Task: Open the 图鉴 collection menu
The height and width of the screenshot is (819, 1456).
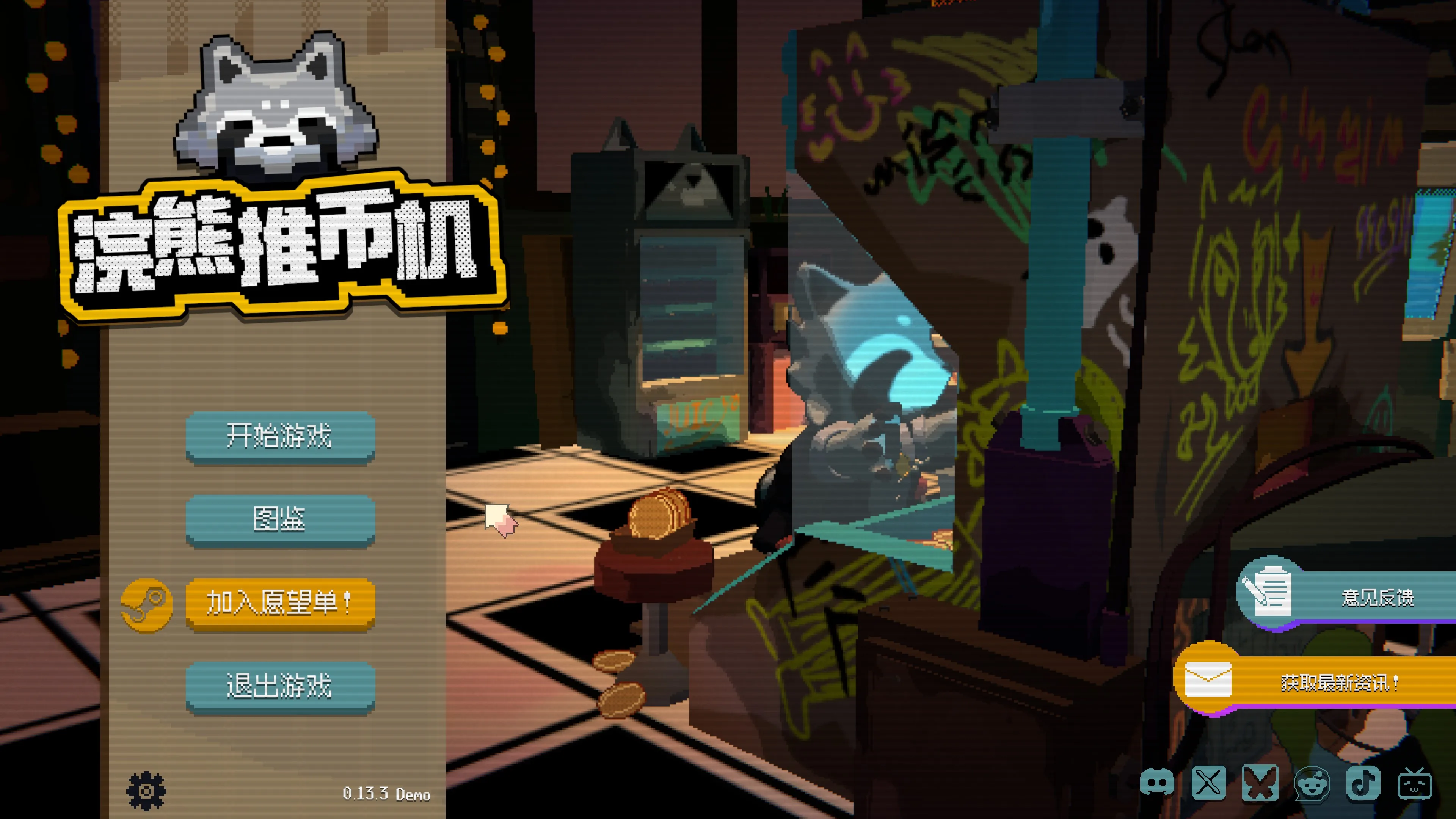Action: (x=280, y=519)
